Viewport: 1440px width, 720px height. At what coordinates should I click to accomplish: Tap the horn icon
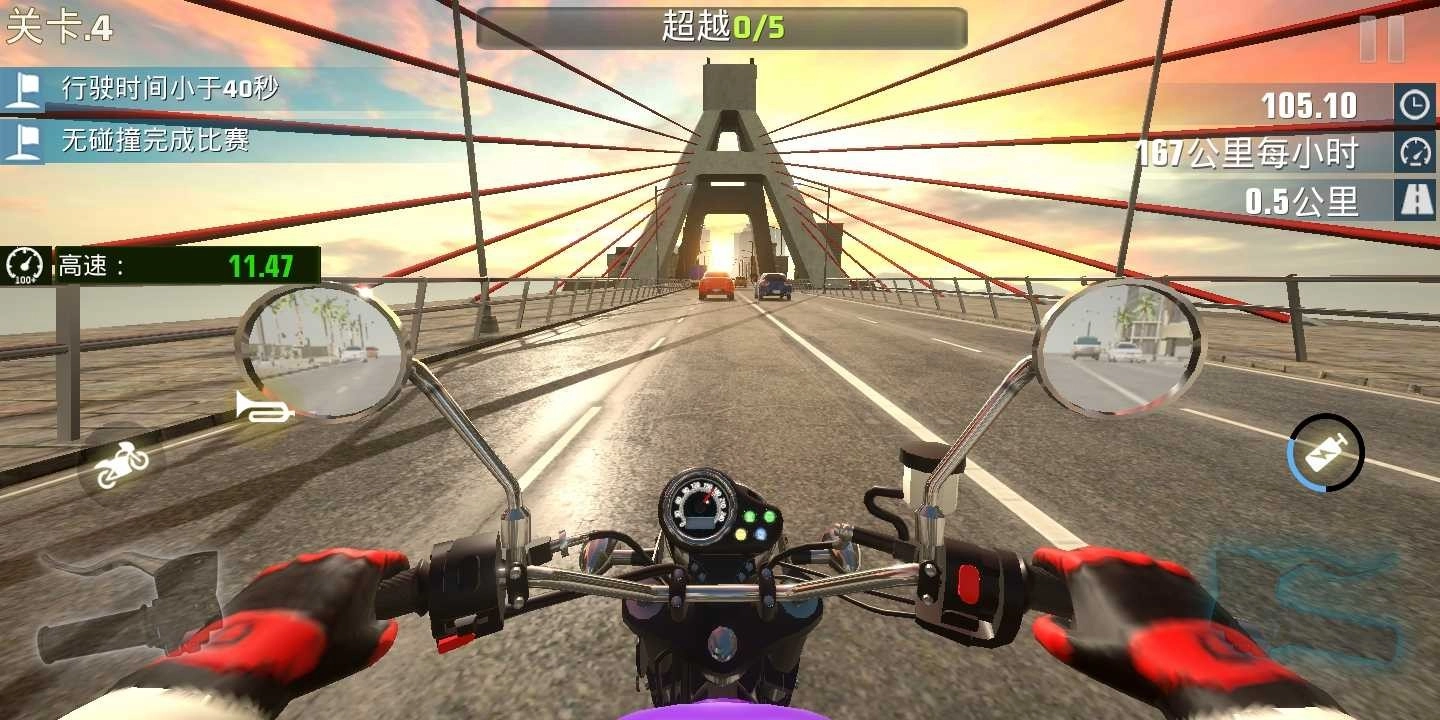262,408
